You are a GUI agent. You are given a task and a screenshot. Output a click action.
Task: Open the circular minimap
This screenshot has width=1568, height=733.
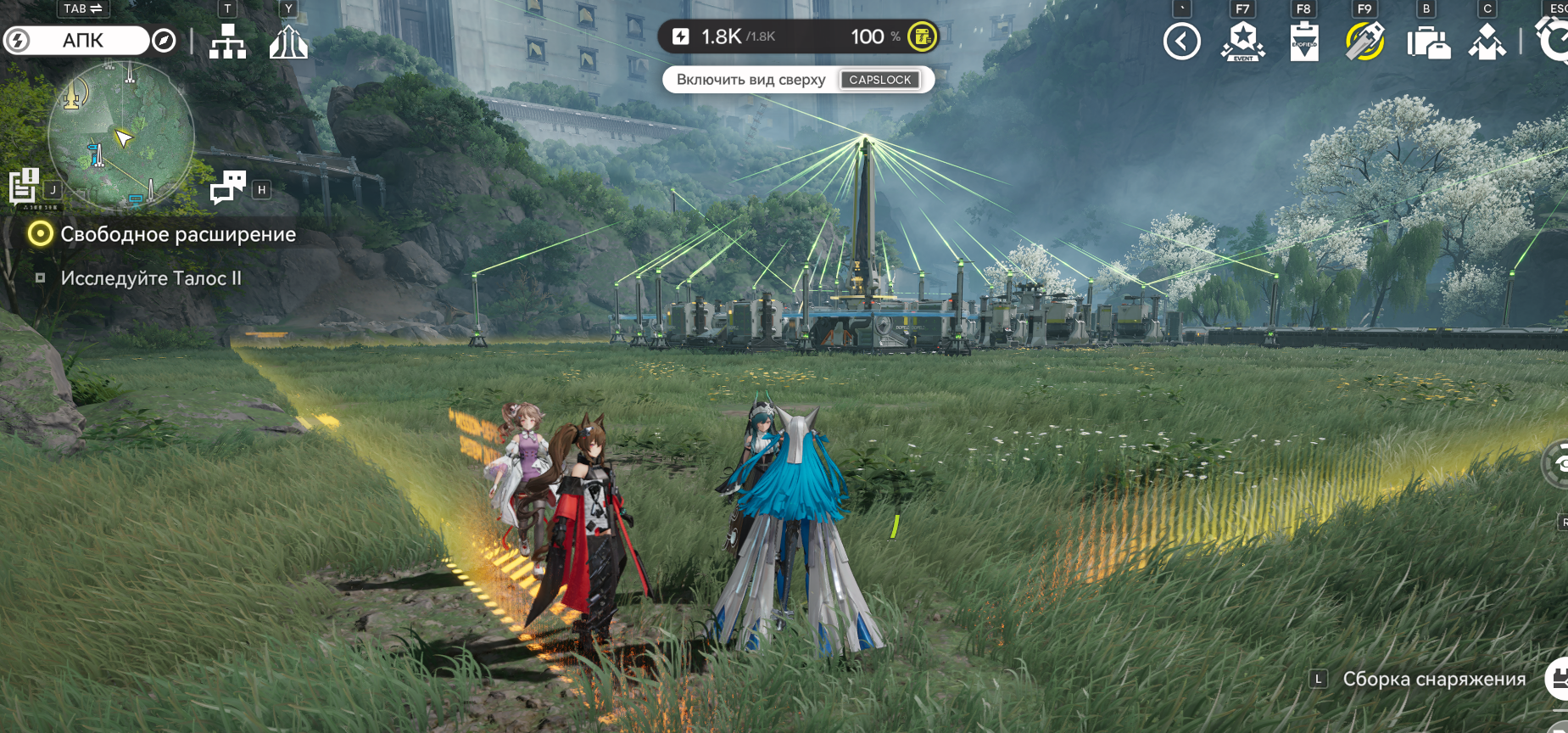(121, 135)
